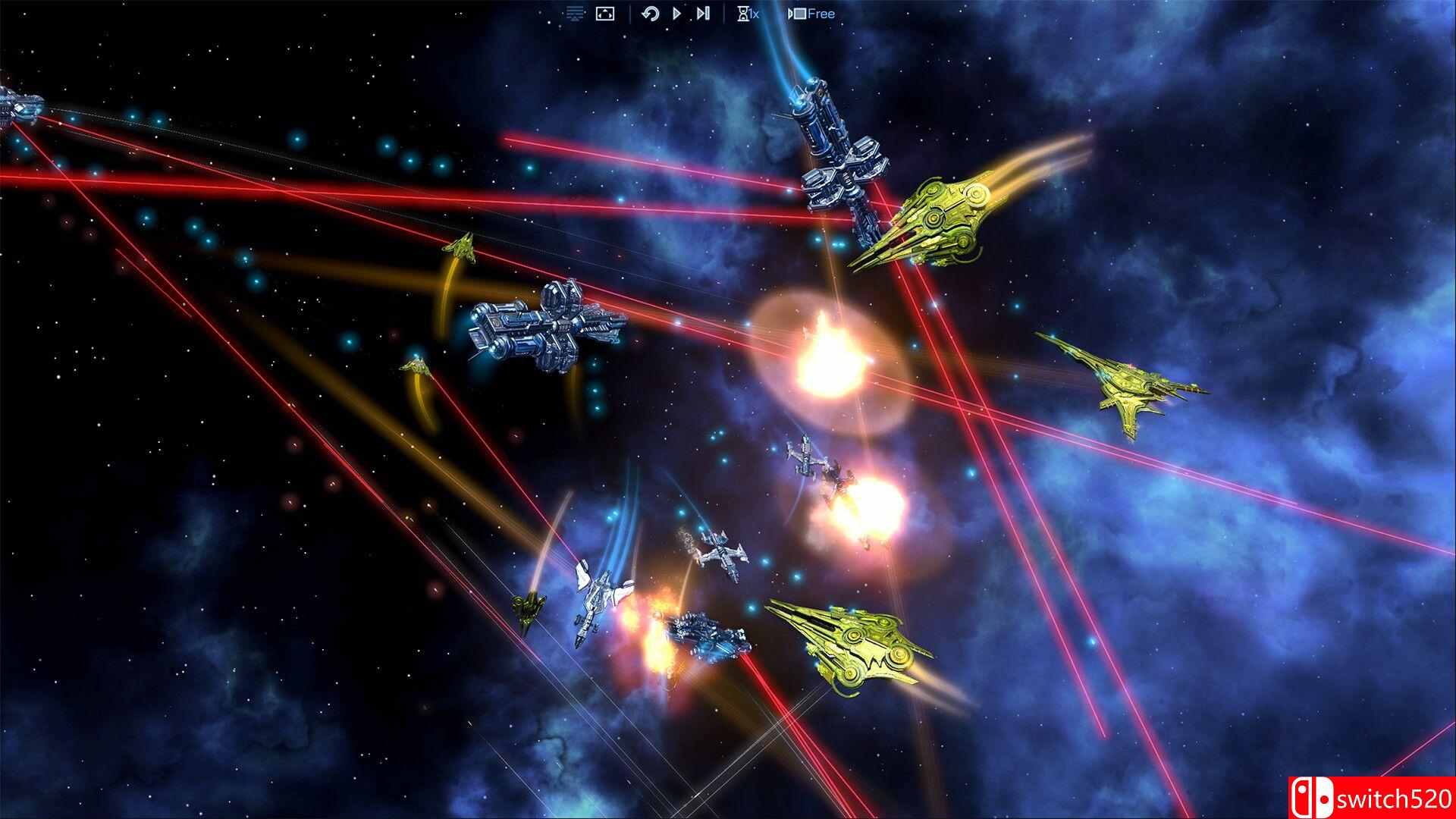Viewport: 1456px width, 819px height.
Task: Rewind the battle replay
Action: tap(651, 13)
